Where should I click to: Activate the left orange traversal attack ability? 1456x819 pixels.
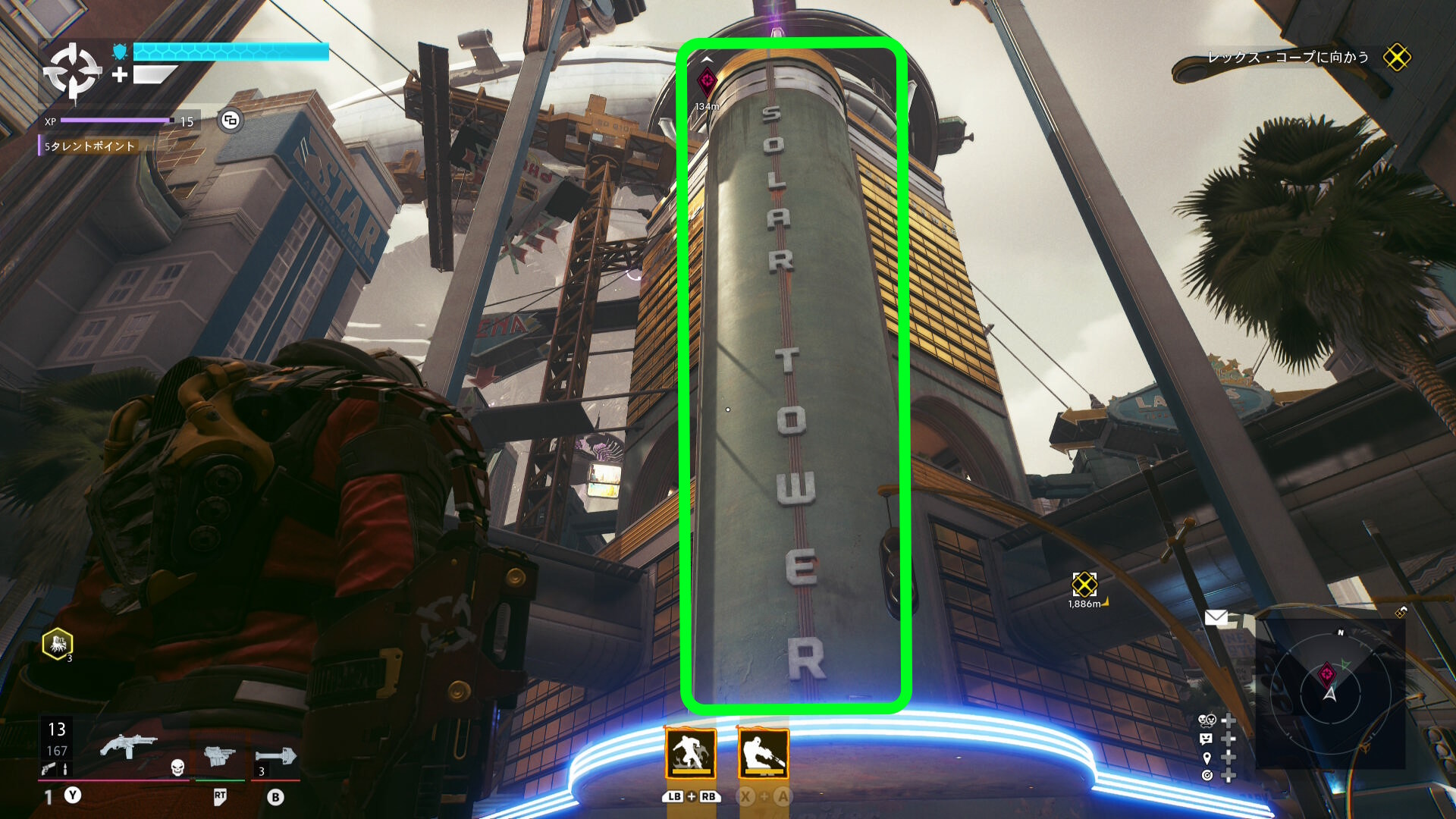point(690,753)
